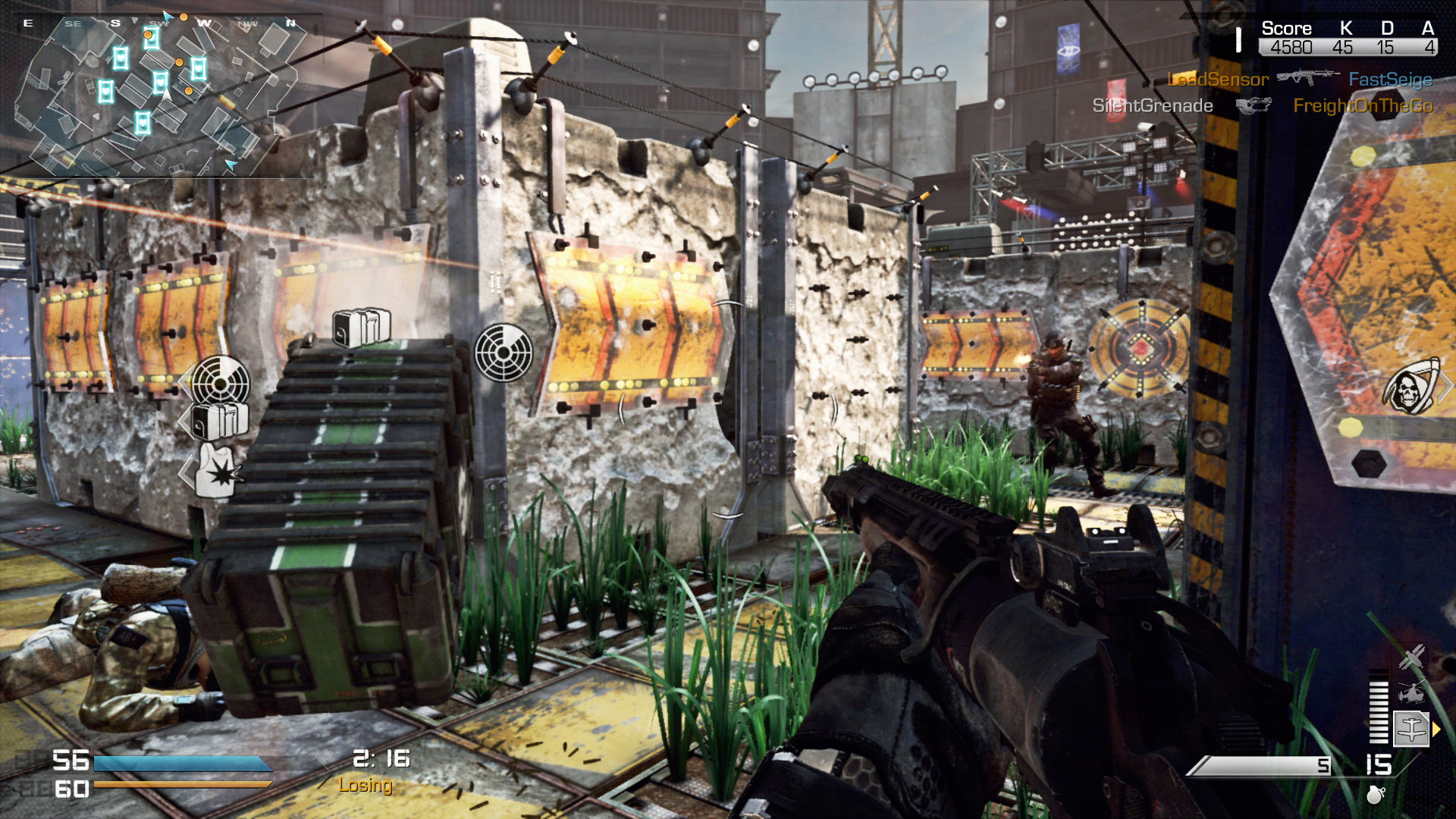Activate the highlighted airplane killstreak
The width and height of the screenshot is (1456, 819).
[x=1411, y=729]
